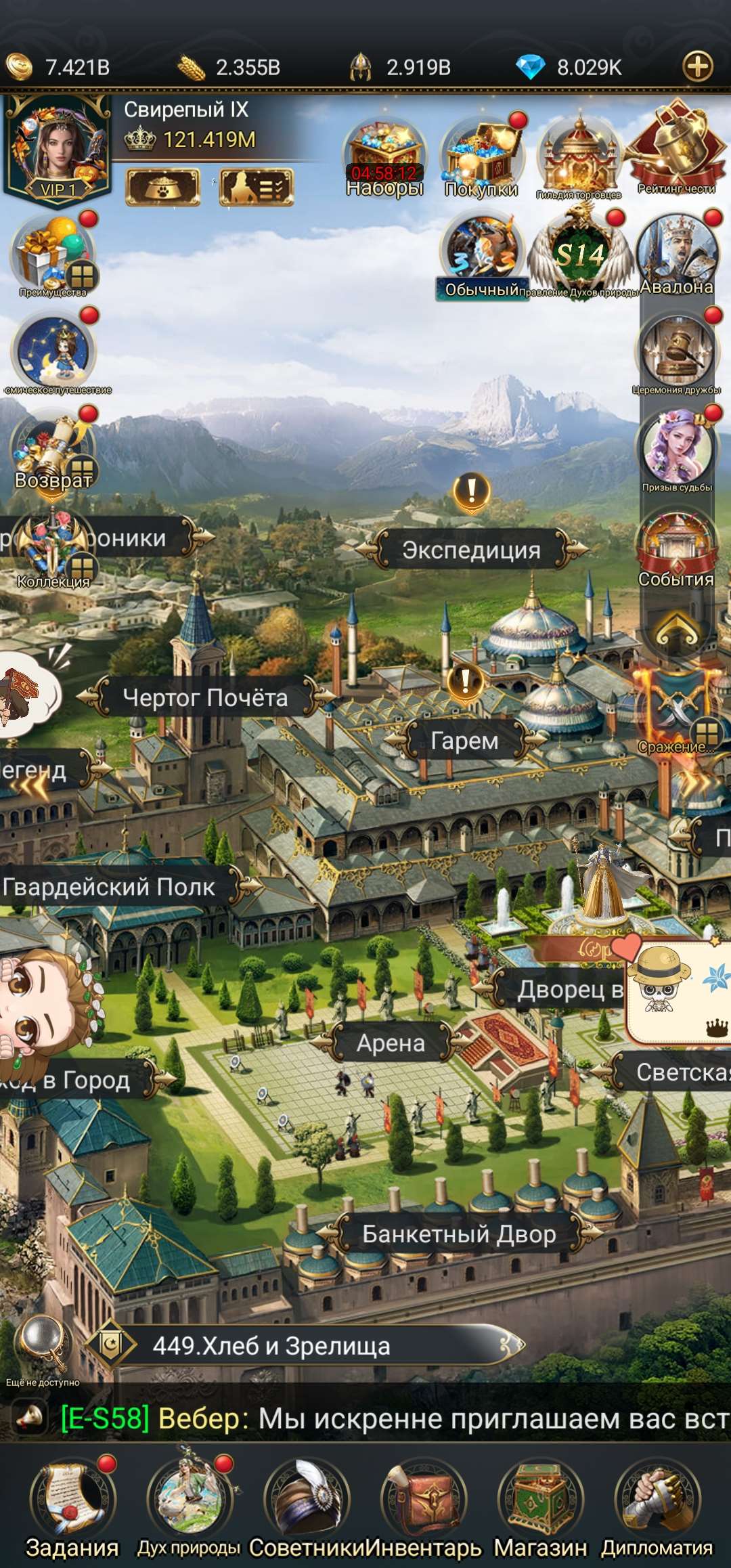Open the Покупки treasure chest
Viewport: 731px width, 1568px height.
tap(481, 157)
